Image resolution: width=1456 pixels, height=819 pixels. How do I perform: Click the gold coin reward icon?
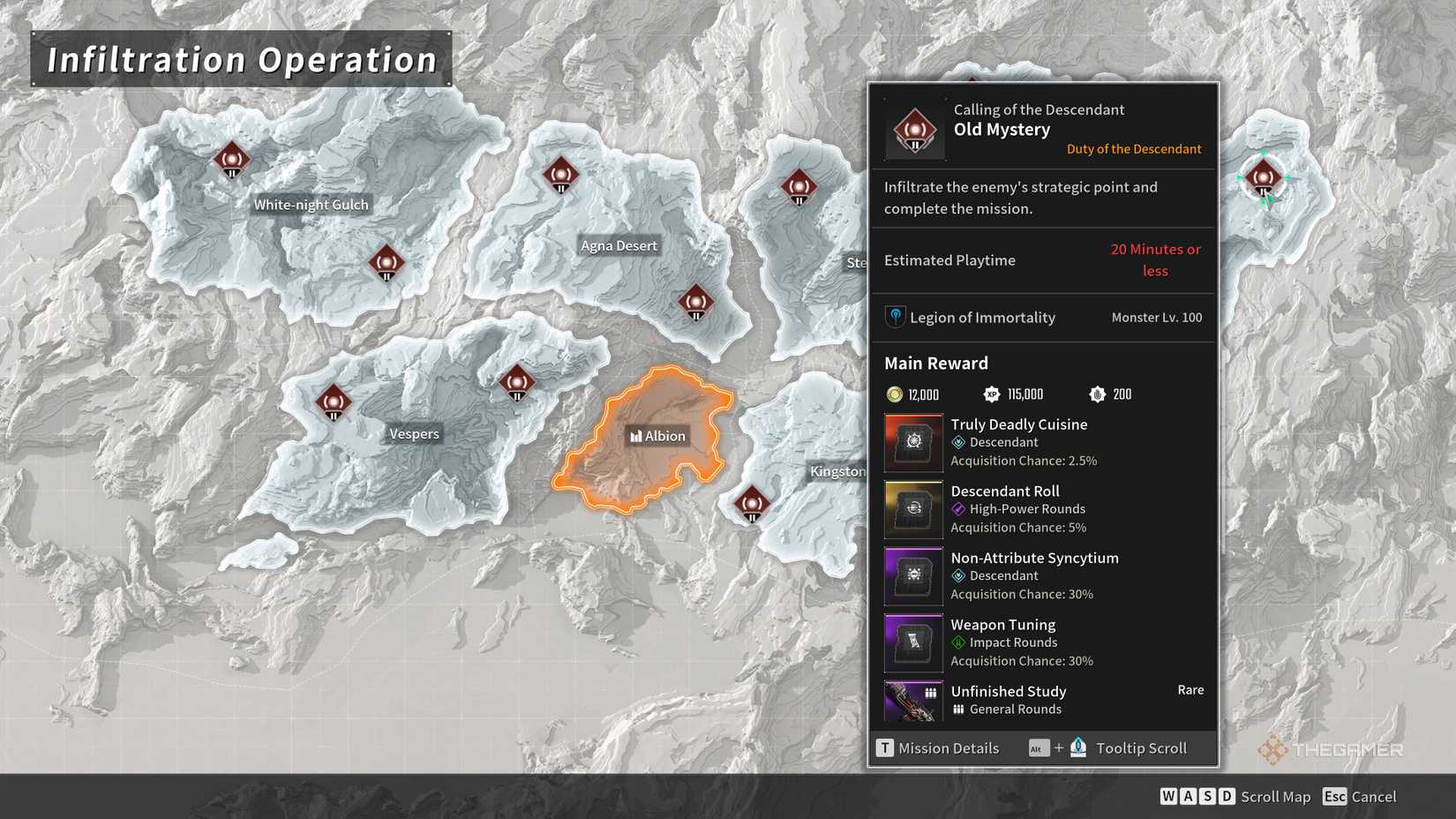(x=893, y=394)
